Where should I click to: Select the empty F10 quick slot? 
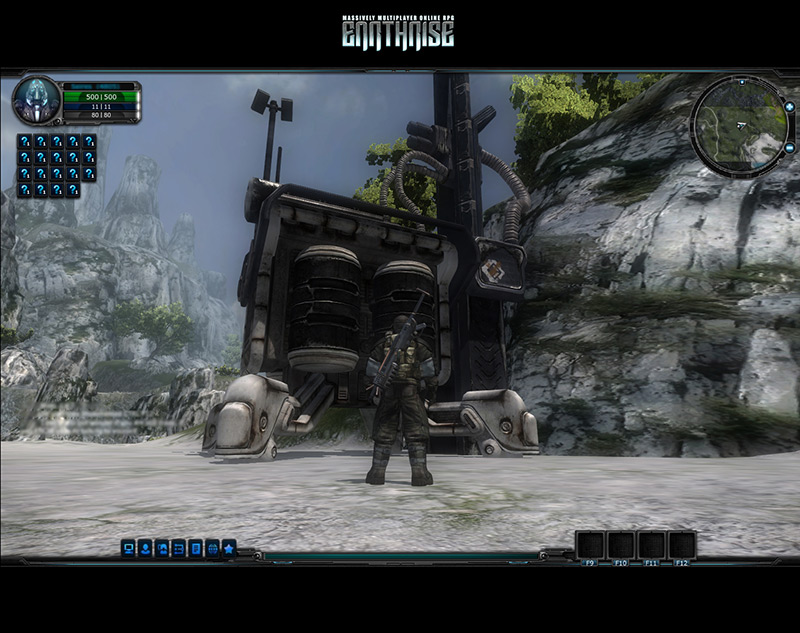point(621,545)
